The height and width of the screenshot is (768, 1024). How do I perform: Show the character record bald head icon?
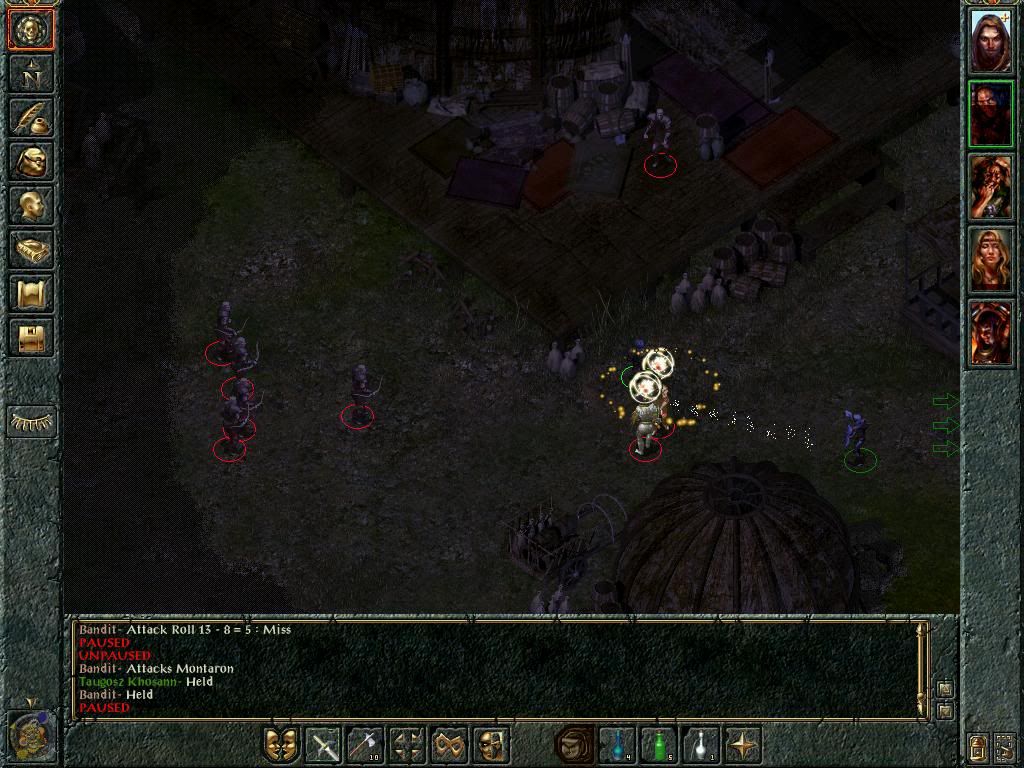[31, 205]
